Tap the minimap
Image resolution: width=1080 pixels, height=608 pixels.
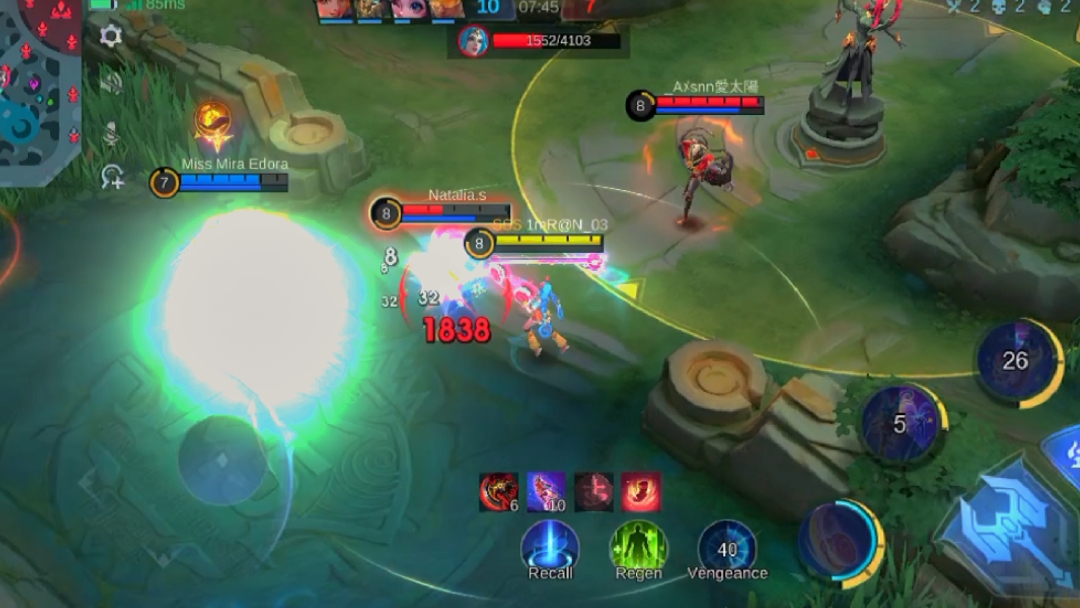pyautogui.click(x=40, y=90)
